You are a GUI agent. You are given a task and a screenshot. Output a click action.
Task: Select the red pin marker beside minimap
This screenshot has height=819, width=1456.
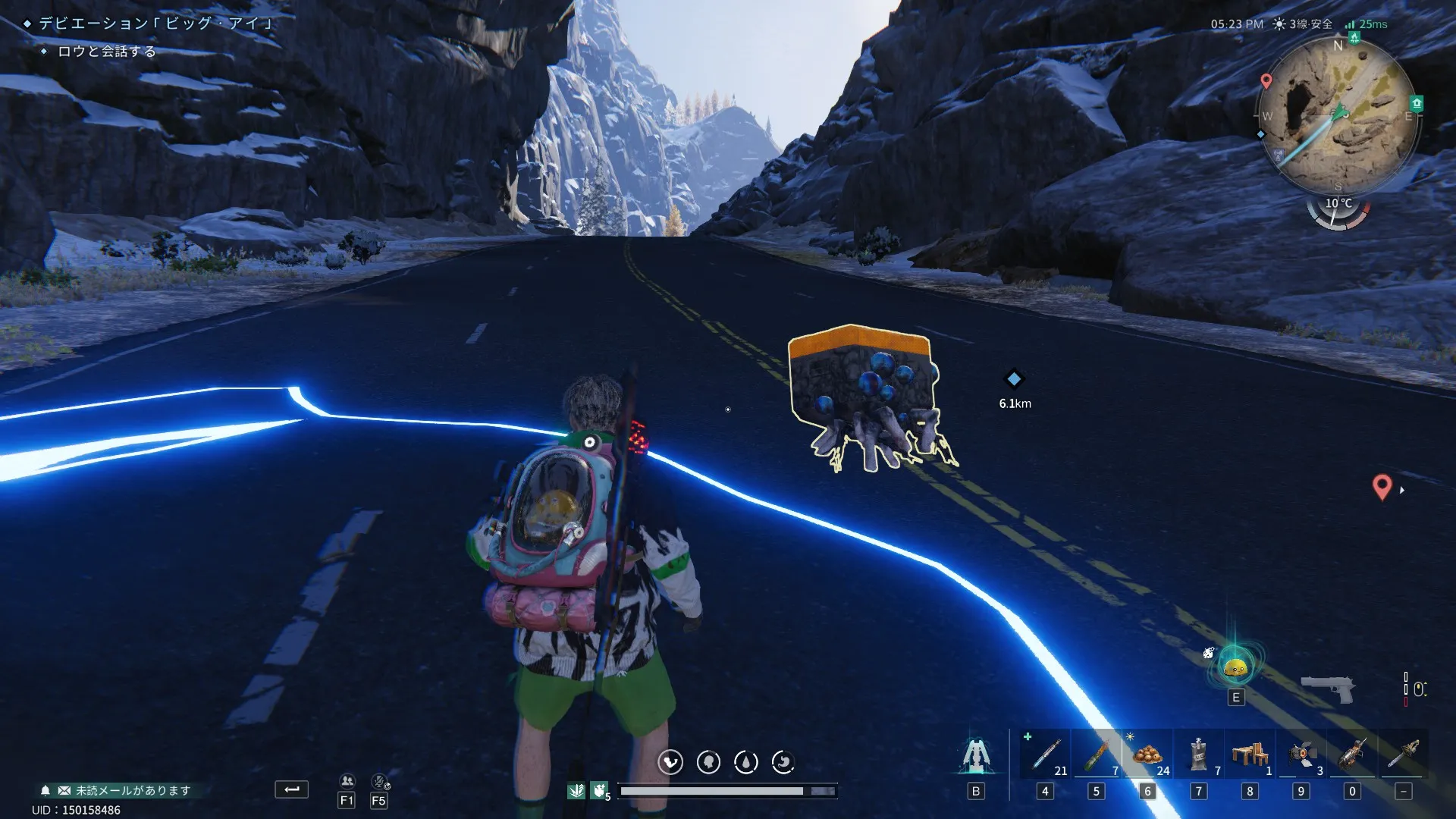pyautogui.click(x=1266, y=80)
